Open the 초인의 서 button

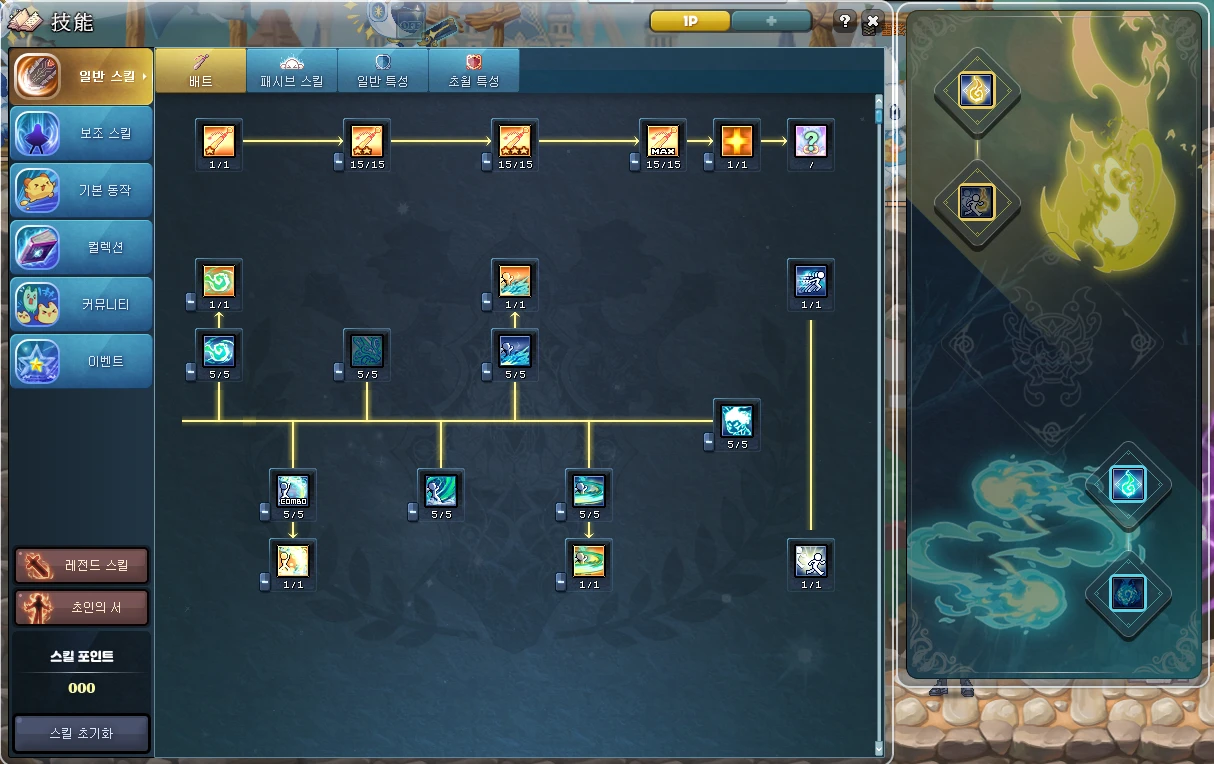pyautogui.click(x=82, y=607)
